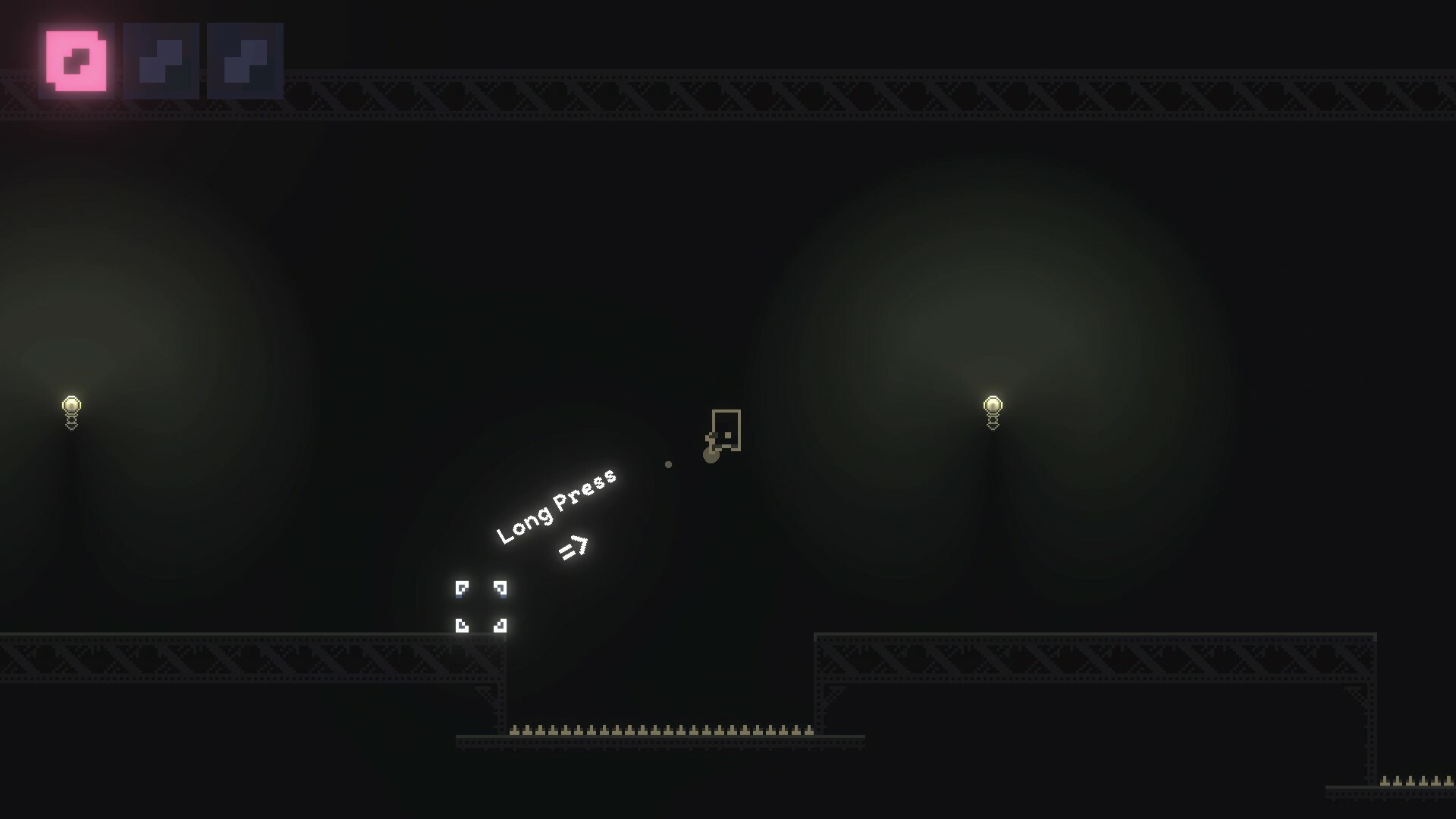Select the second S-shaped block piece slot
Image resolution: width=1456 pixels, height=819 pixels.
162,61
